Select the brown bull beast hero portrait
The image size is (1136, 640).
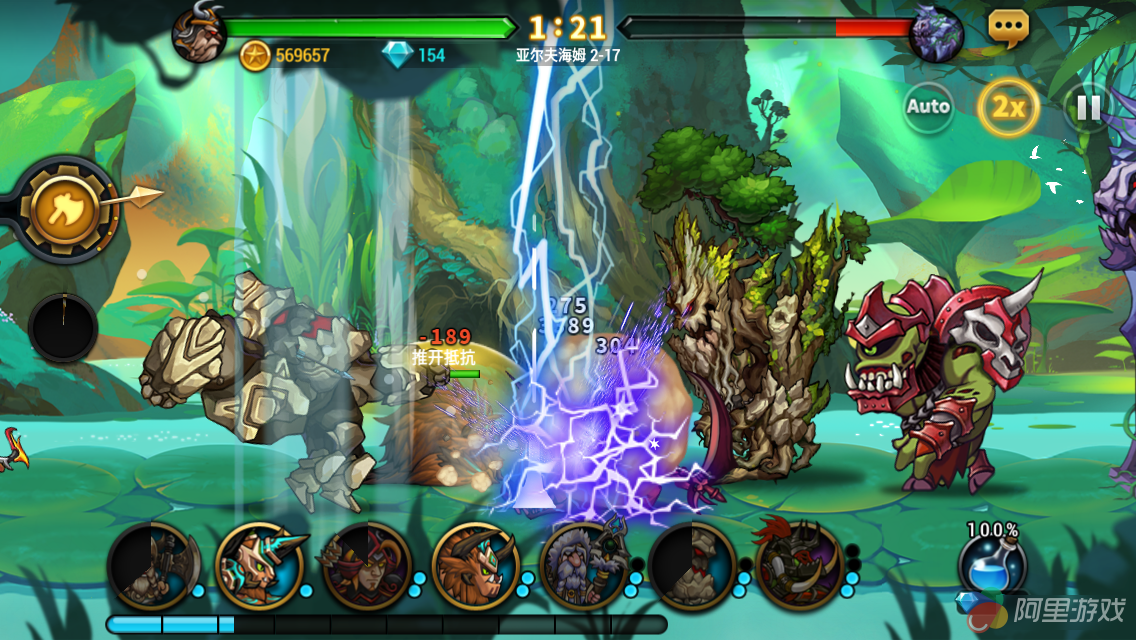[474, 565]
